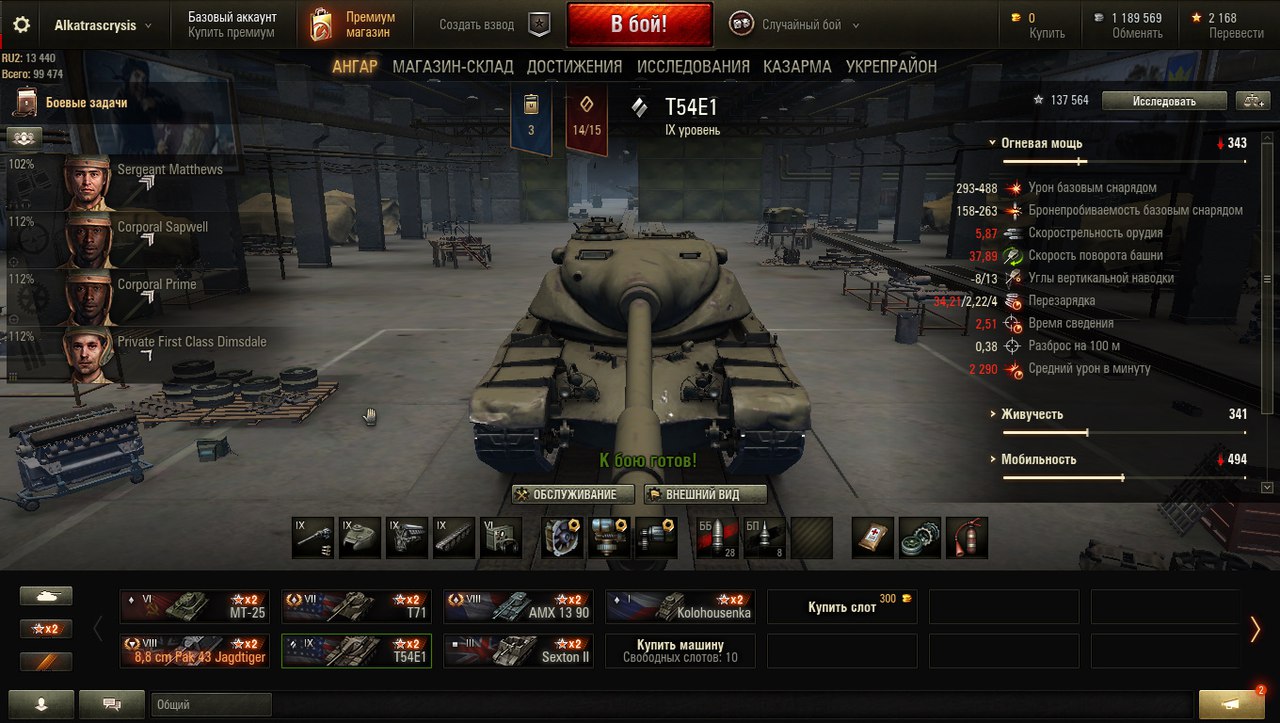The image size is (1280, 723).
Task: Switch to the Магазин-Склад tab
Action: (453, 67)
